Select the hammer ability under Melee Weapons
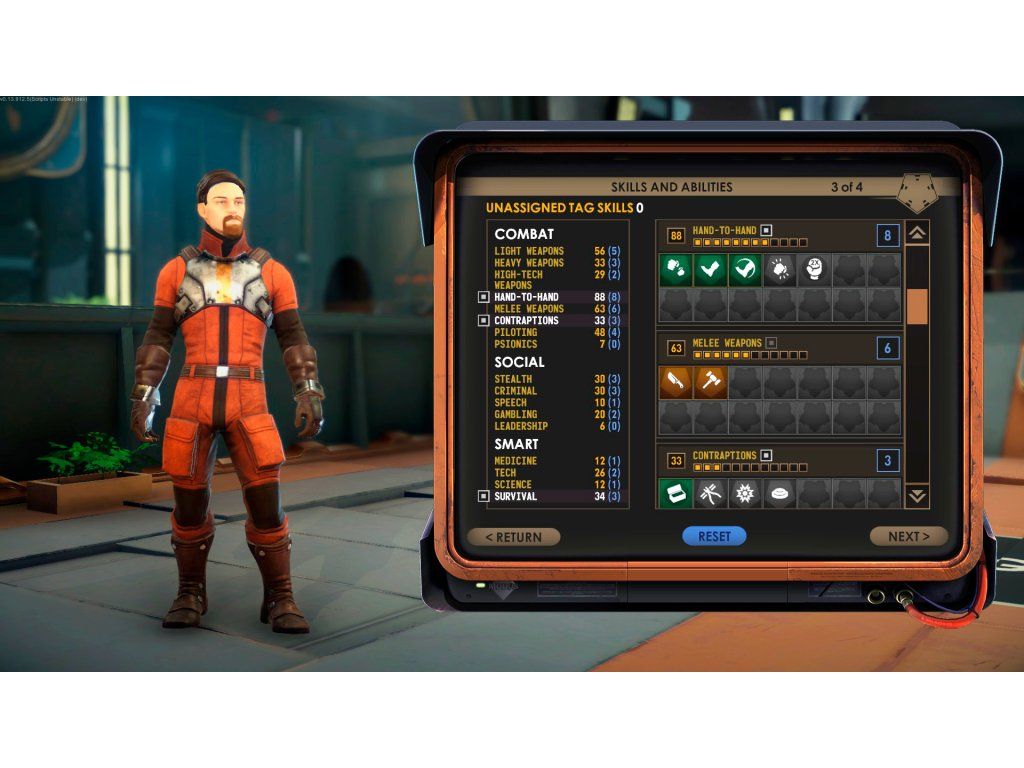The width and height of the screenshot is (1024, 768). (x=710, y=381)
